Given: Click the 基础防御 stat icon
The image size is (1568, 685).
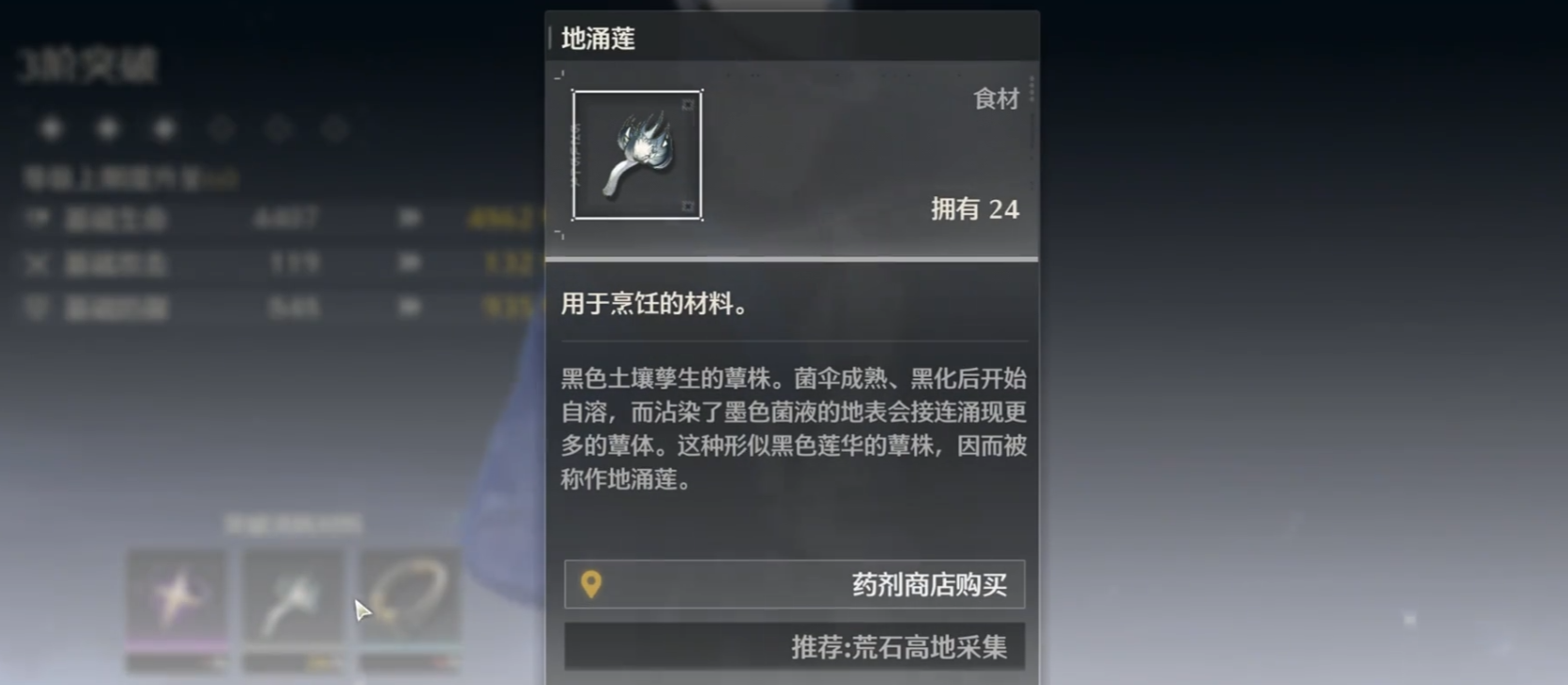Looking at the screenshot, I should pos(35,309).
